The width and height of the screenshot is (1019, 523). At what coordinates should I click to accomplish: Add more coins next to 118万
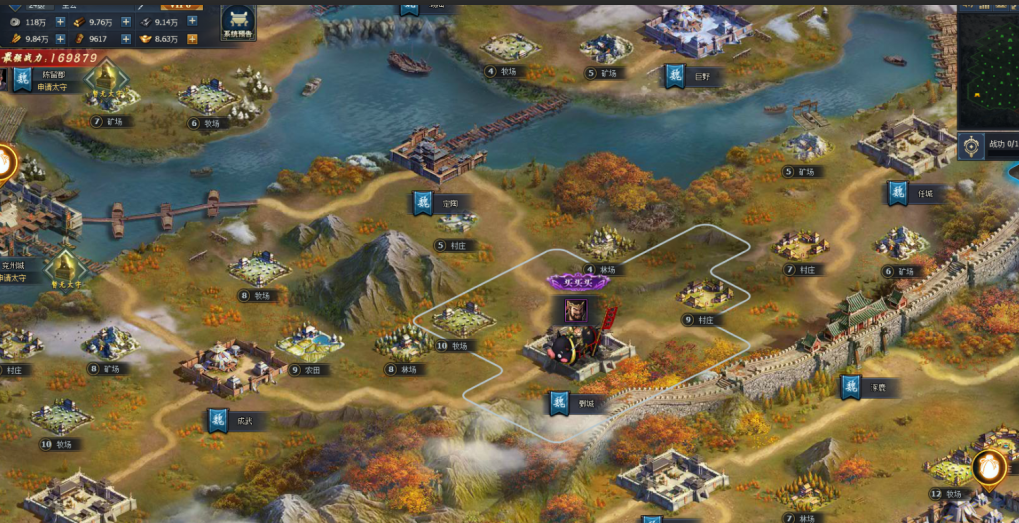pyautogui.click(x=60, y=21)
